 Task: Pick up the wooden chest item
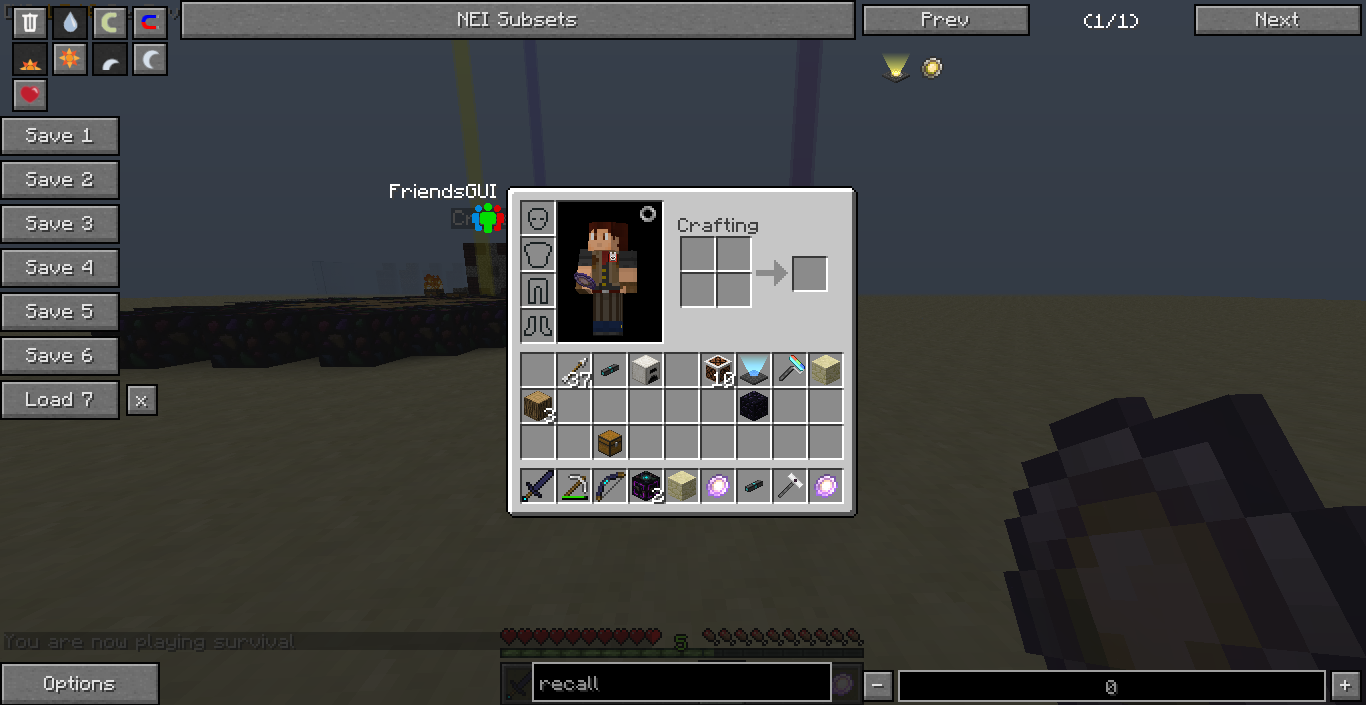tap(610, 441)
